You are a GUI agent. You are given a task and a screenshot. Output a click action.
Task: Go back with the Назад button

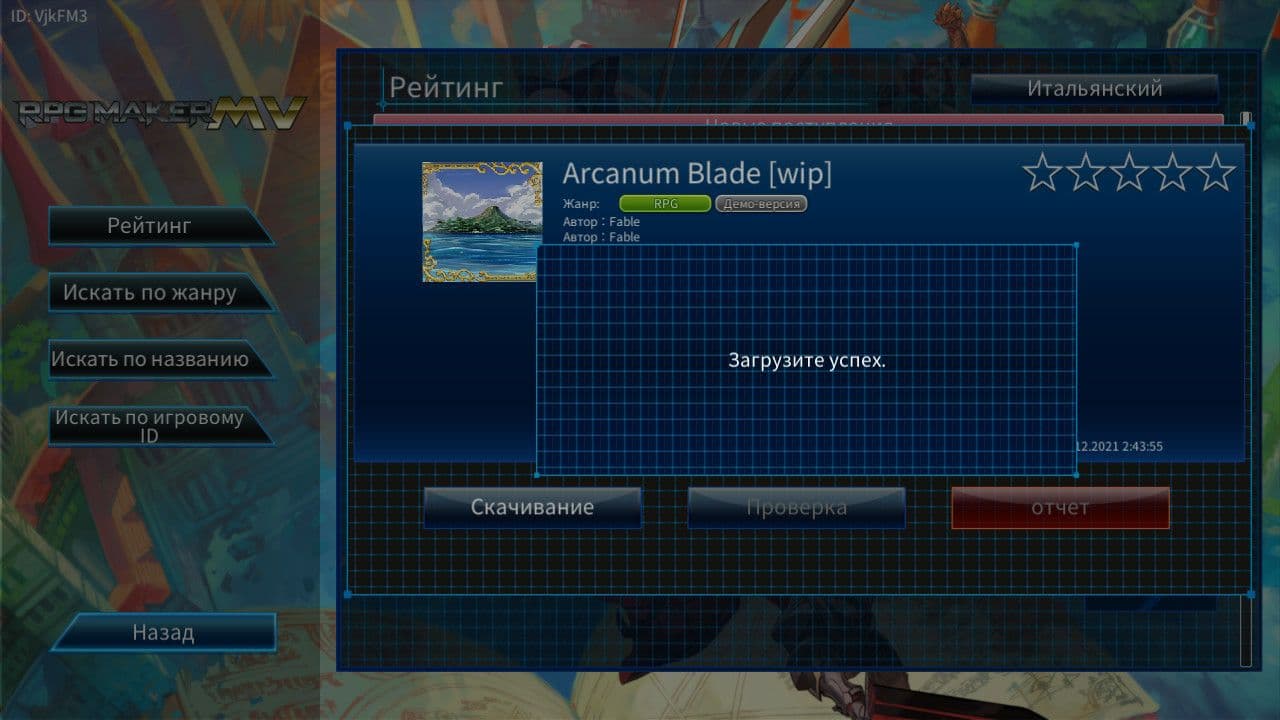pyautogui.click(x=163, y=633)
